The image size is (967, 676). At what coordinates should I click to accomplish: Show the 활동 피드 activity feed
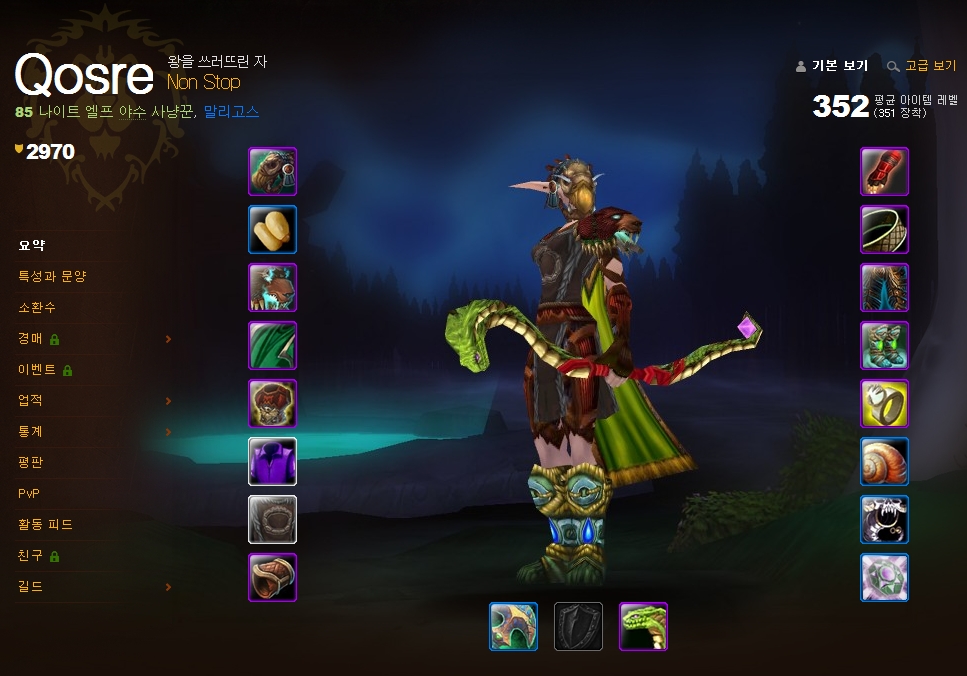(x=45, y=524)
